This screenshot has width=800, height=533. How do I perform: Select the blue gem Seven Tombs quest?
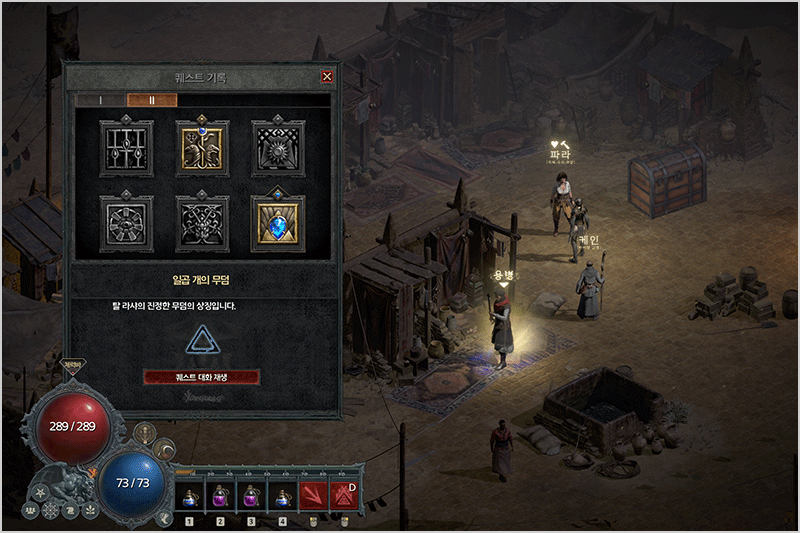277,223
